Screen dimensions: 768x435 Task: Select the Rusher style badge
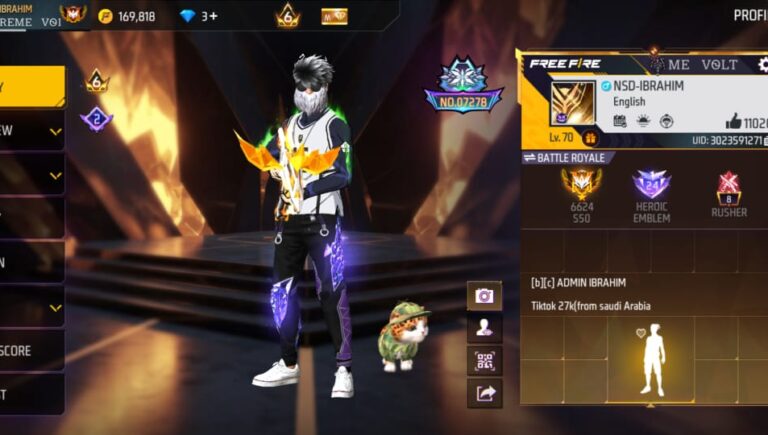[729, 188]
